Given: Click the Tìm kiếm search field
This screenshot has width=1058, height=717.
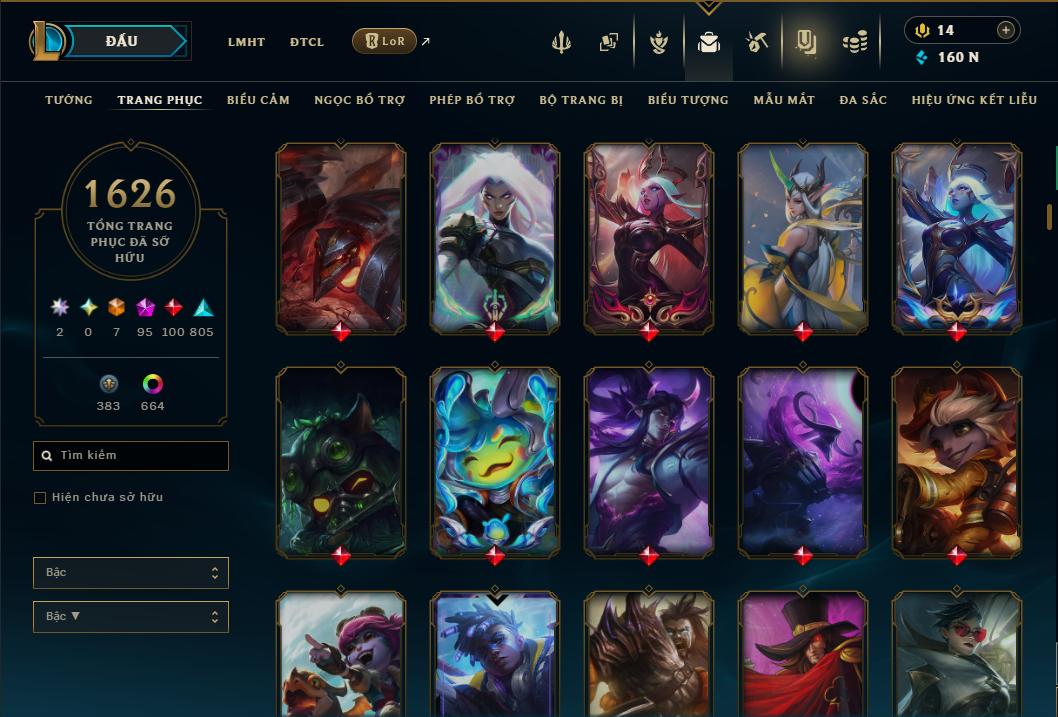Looking at the screenshot, I should click(x=131, y=455).
